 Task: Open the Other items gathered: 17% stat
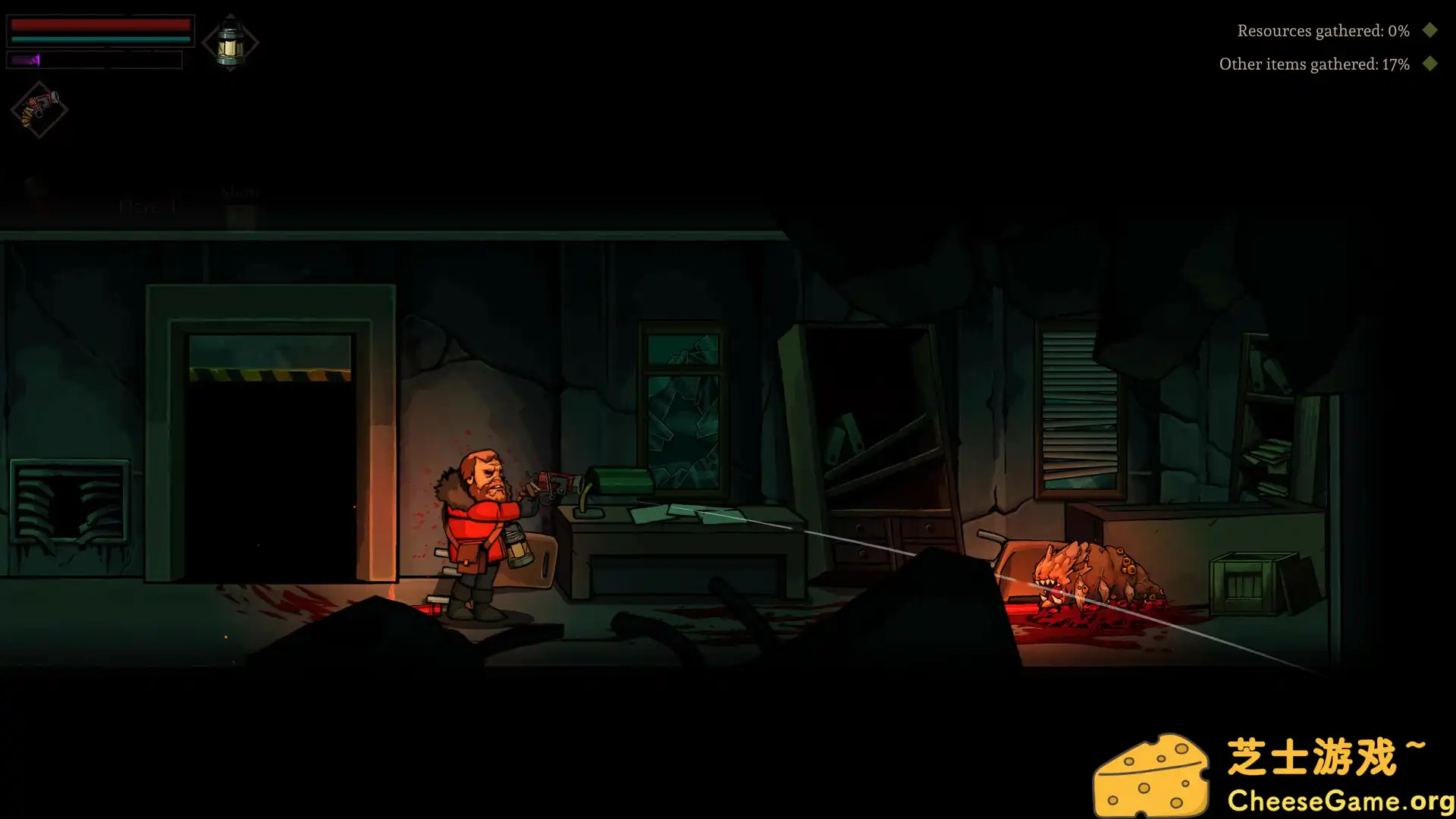pos(1314,64)
